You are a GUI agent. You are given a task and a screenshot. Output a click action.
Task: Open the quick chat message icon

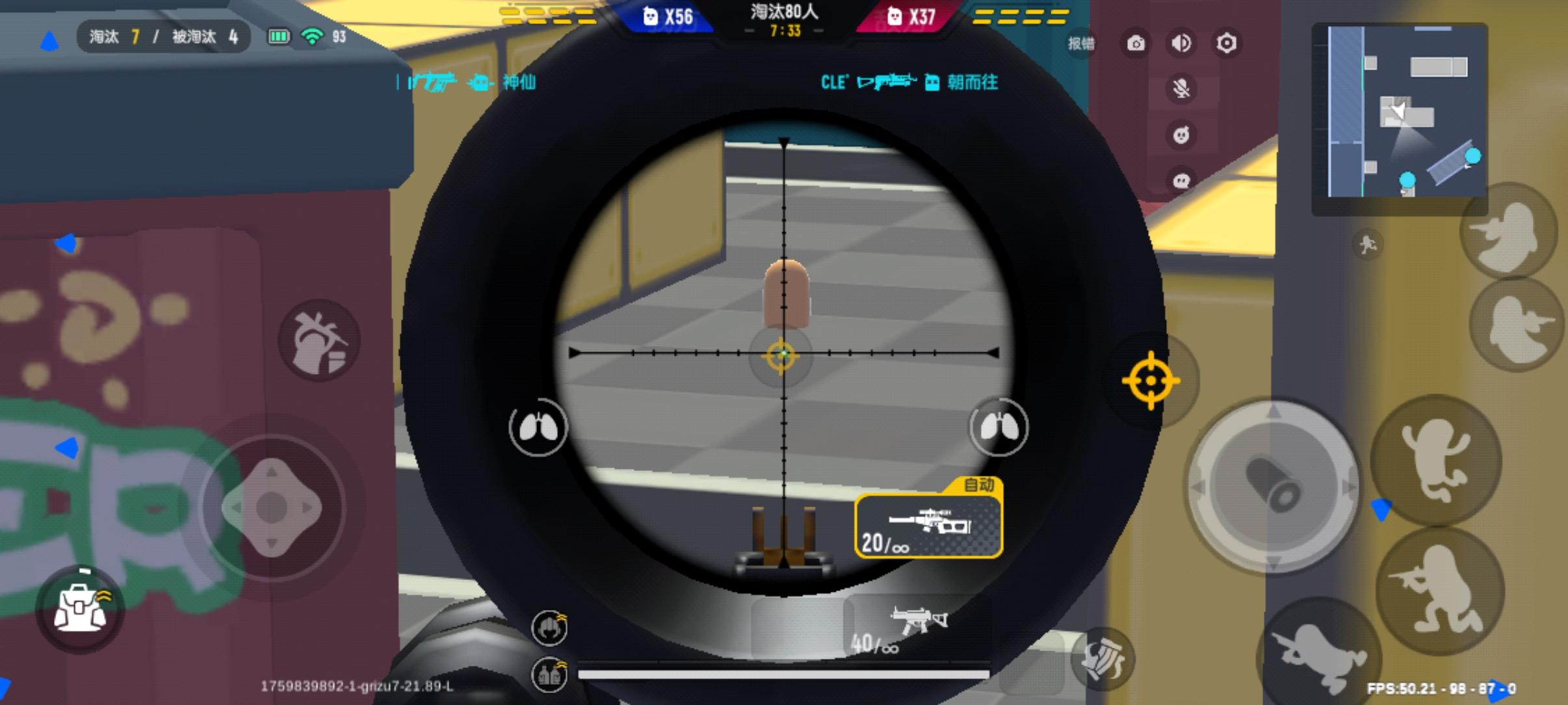pos(1182,181)
